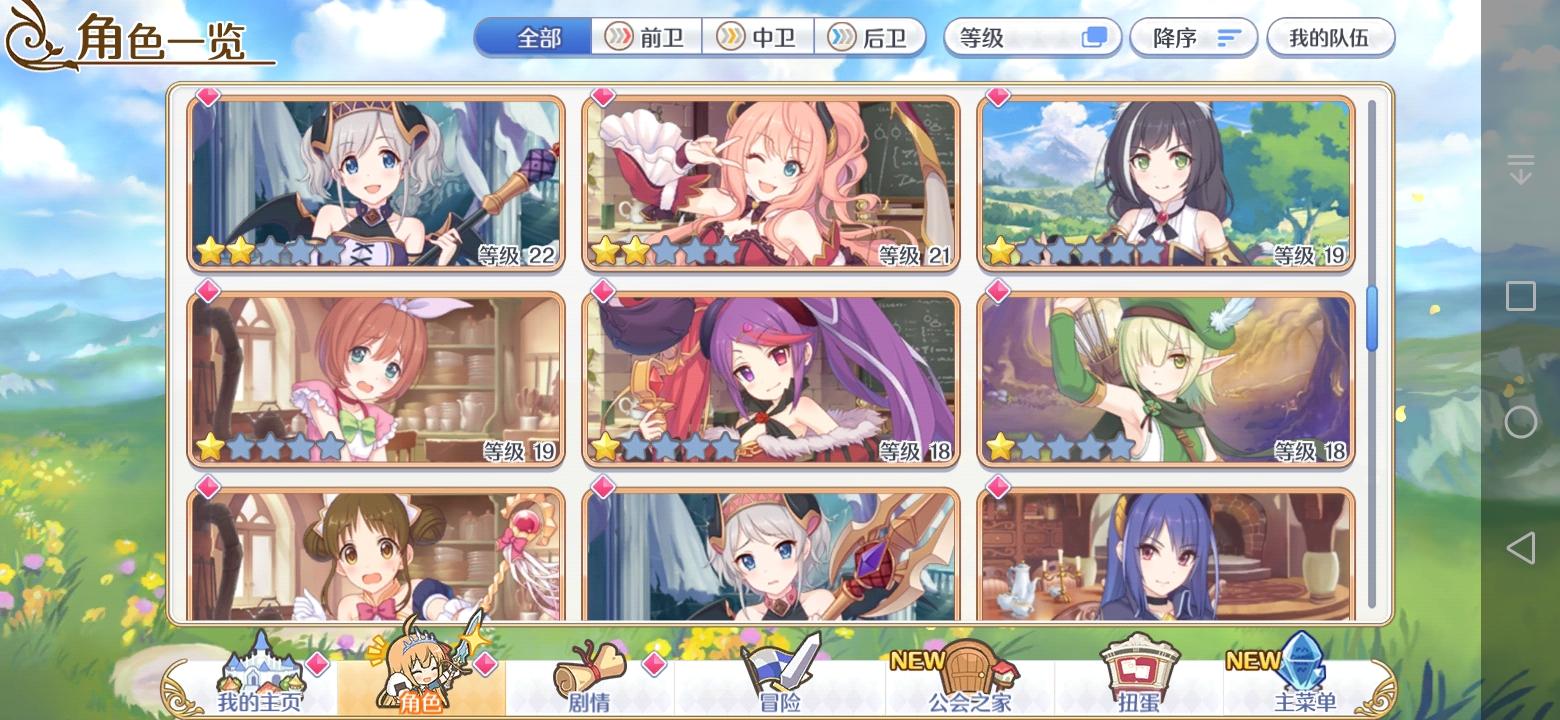Select the level 22 character card
This screenshot has width=1560, height=720.
[x=377, y=181]
